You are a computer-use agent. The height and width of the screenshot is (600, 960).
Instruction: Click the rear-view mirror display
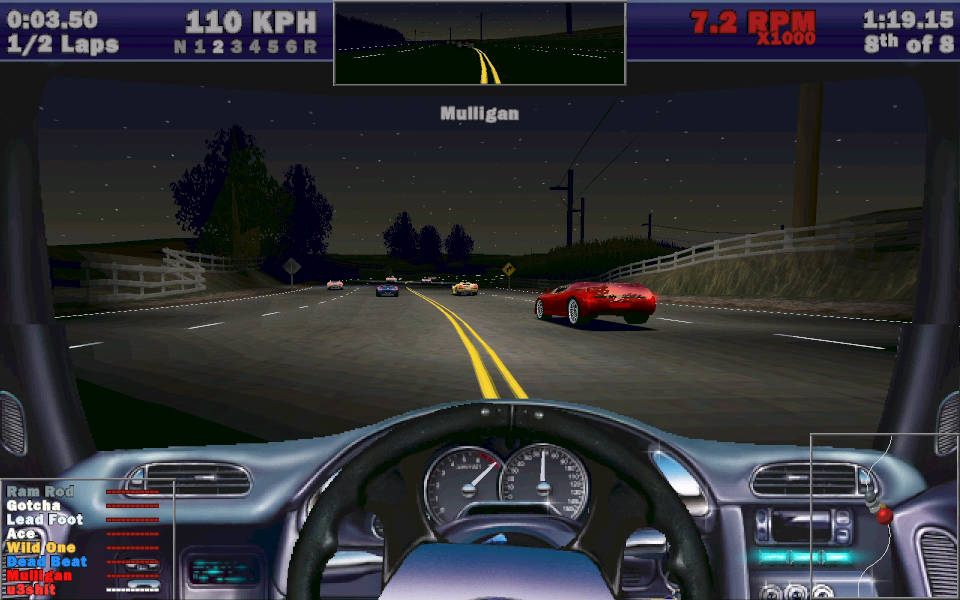479,43
